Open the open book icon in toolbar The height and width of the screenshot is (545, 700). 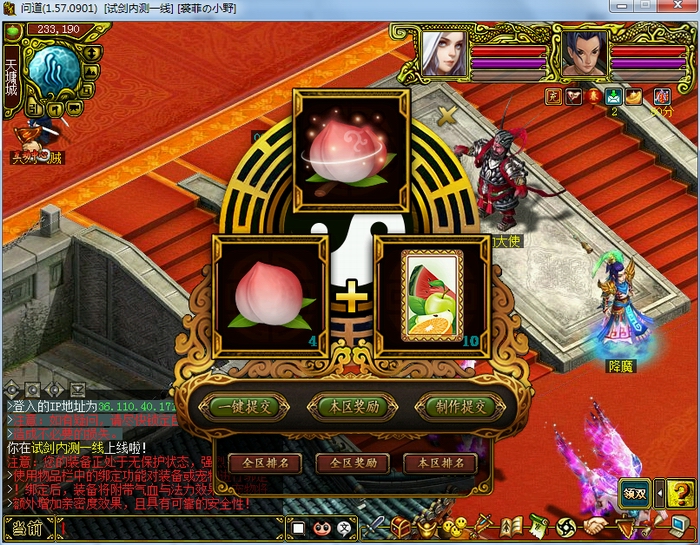pyautogui.click(x=512, y=527)
